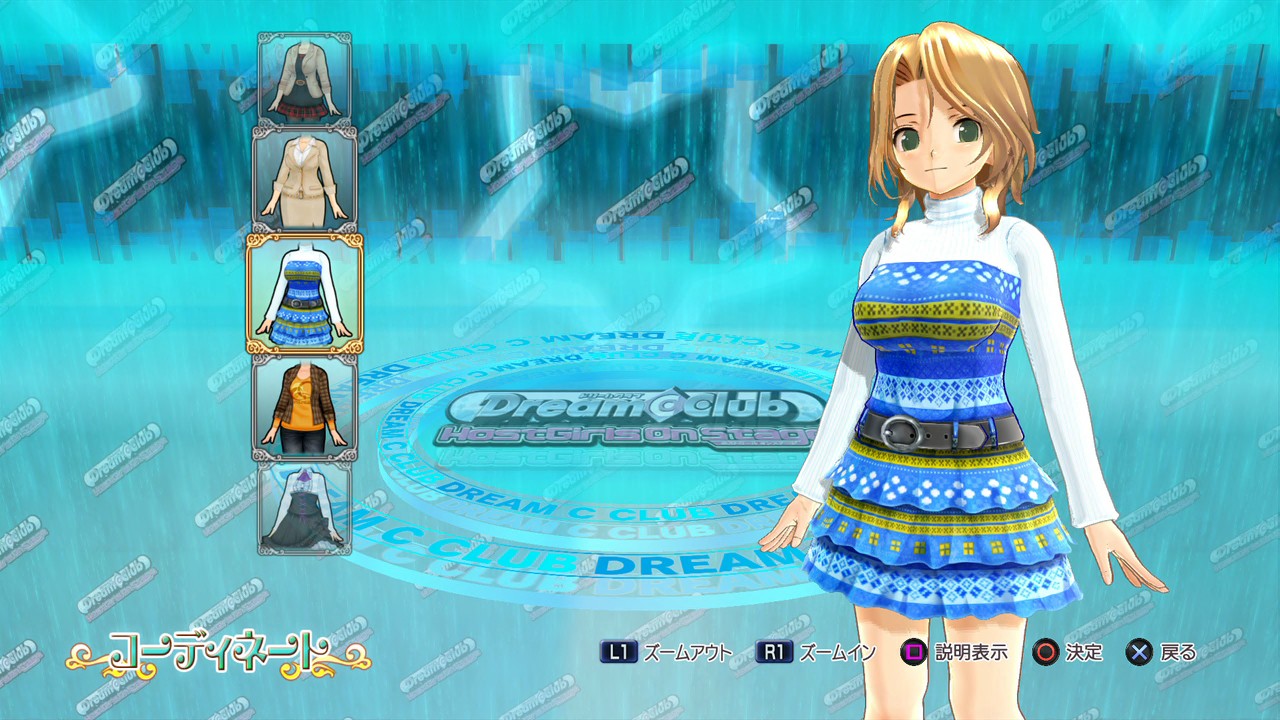Screen dimensions: 1280x720
Task: Pick the plaid jacket with orange top outfit
Action: (305, 406)
